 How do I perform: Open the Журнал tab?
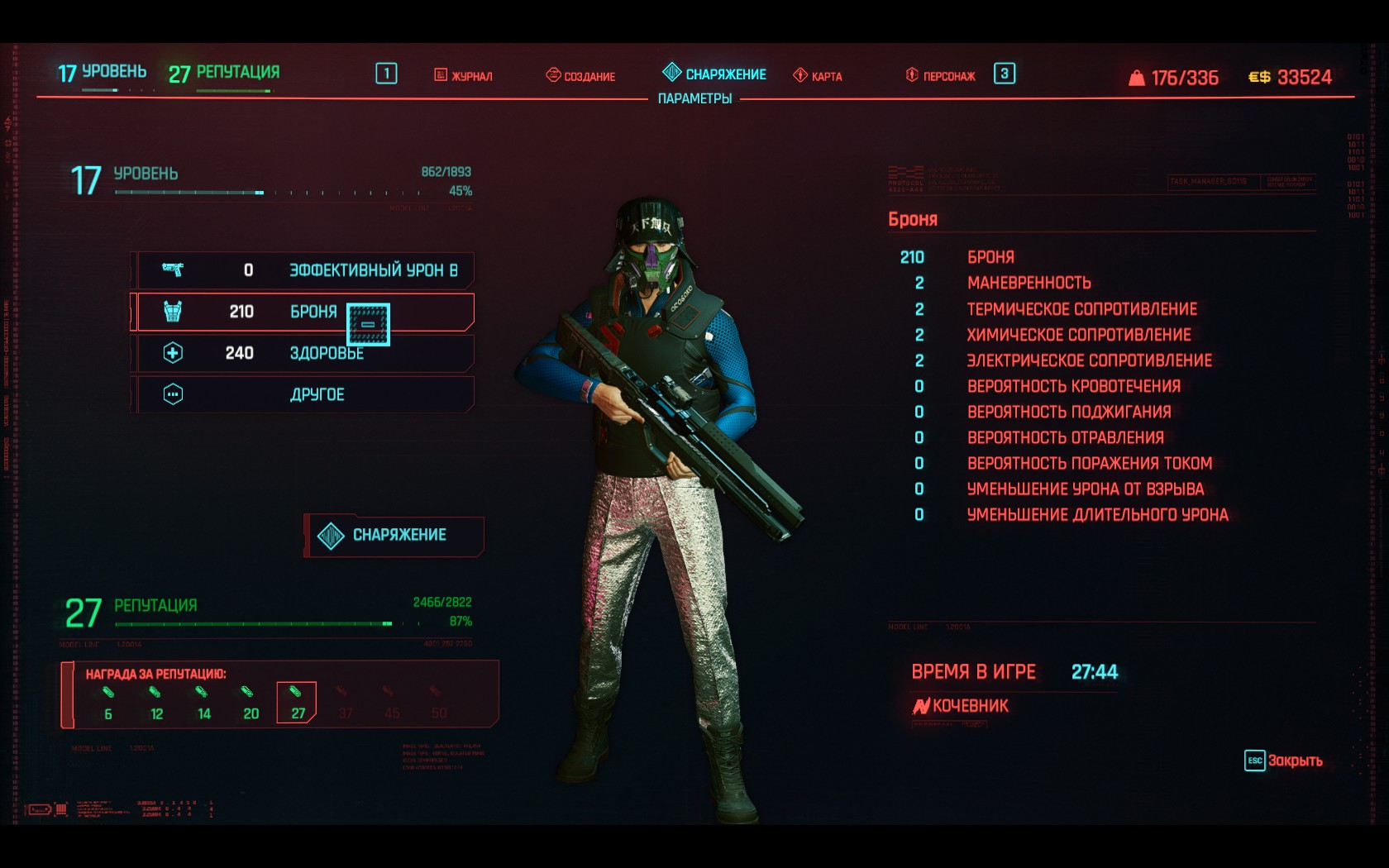[x=464, y=76]
